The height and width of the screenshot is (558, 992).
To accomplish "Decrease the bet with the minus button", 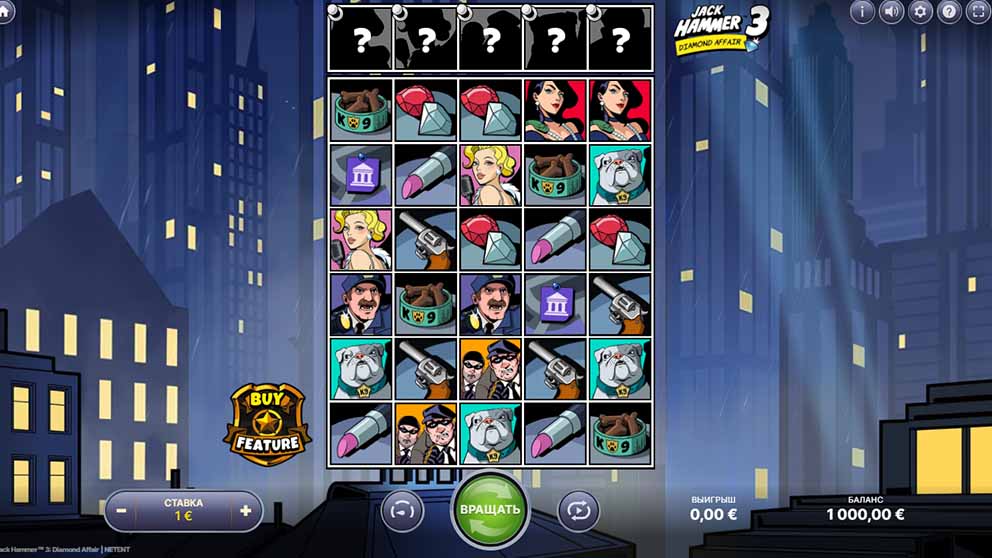I will tap(121, 510).
